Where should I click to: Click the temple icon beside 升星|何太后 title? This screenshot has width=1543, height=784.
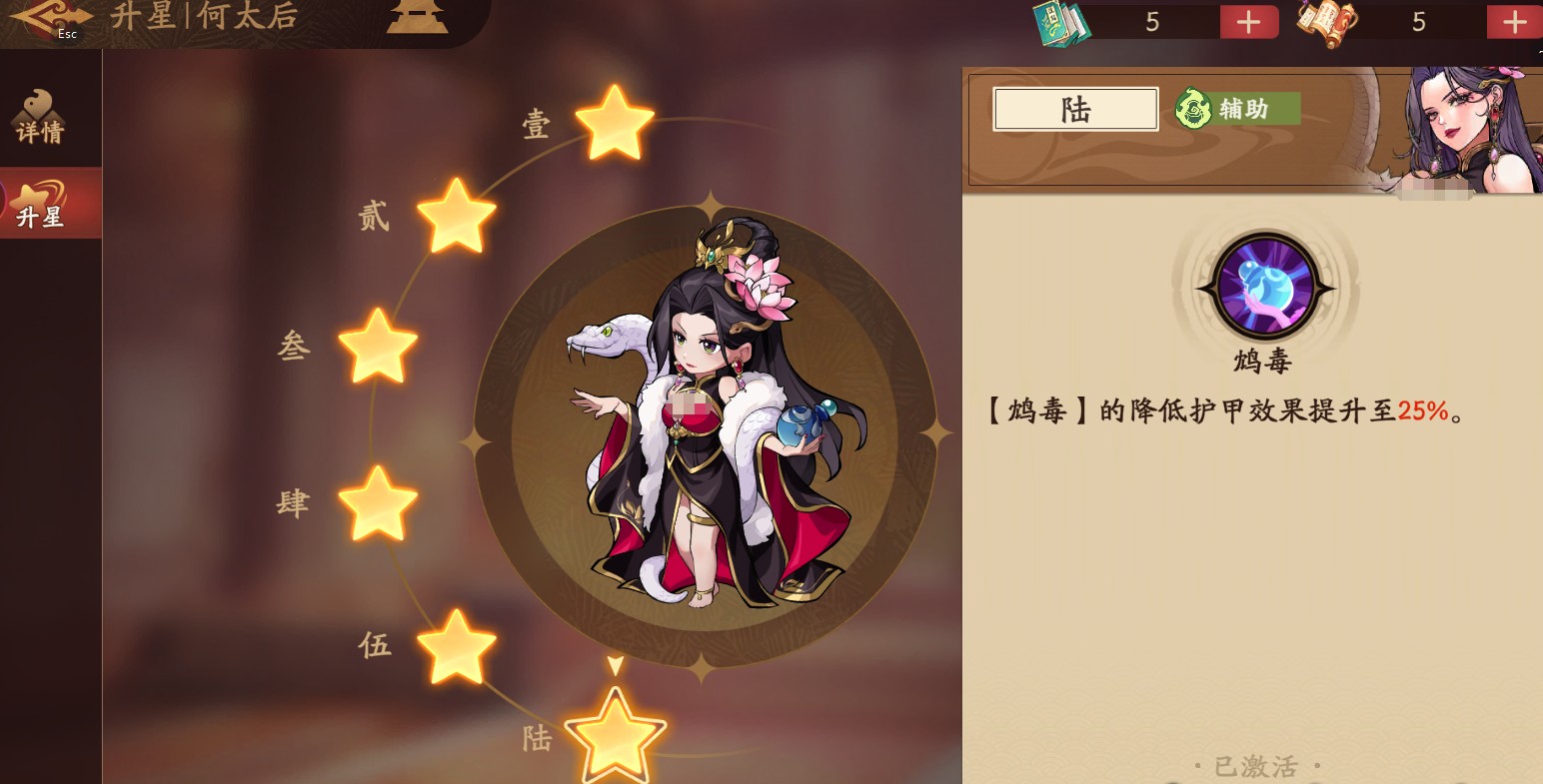point(417,17)
